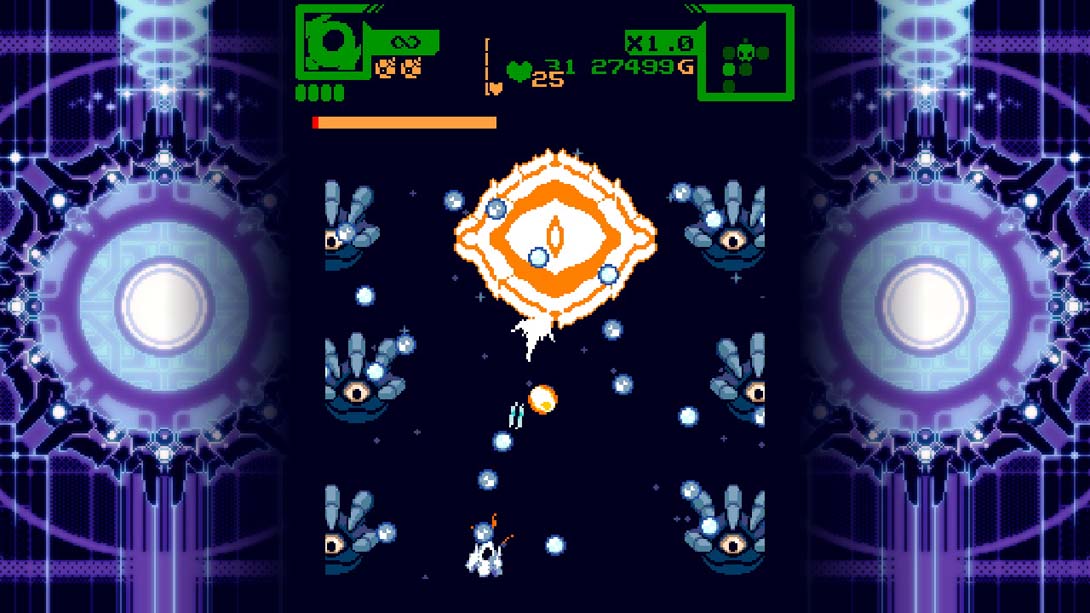Click the orange bomb stock icons
1090x613 pixels.
pos(397,68)
